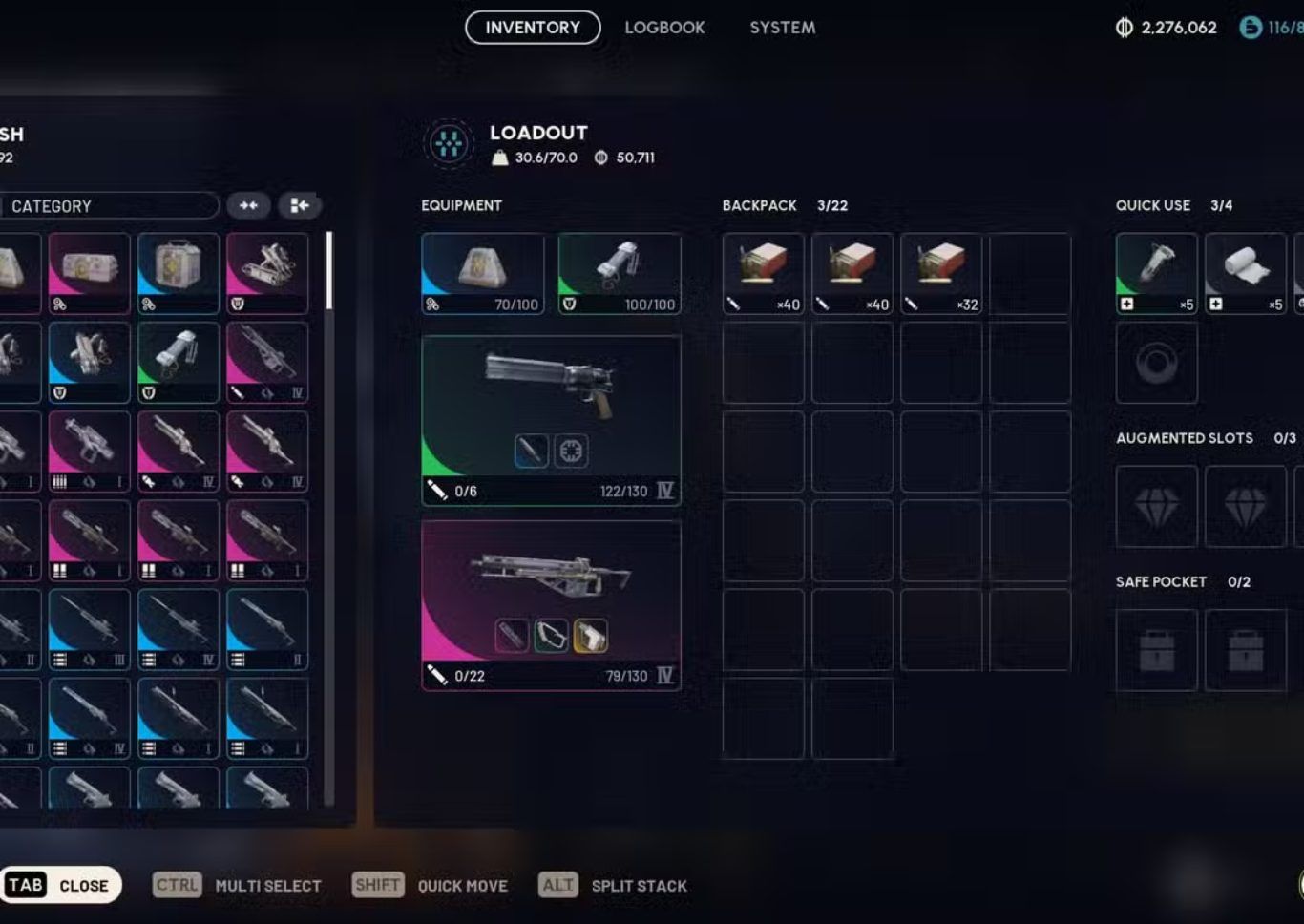This screenshot has height=924, width=1304.
Task: Select the 100/100 shield equipment slot
Action: 619,274
